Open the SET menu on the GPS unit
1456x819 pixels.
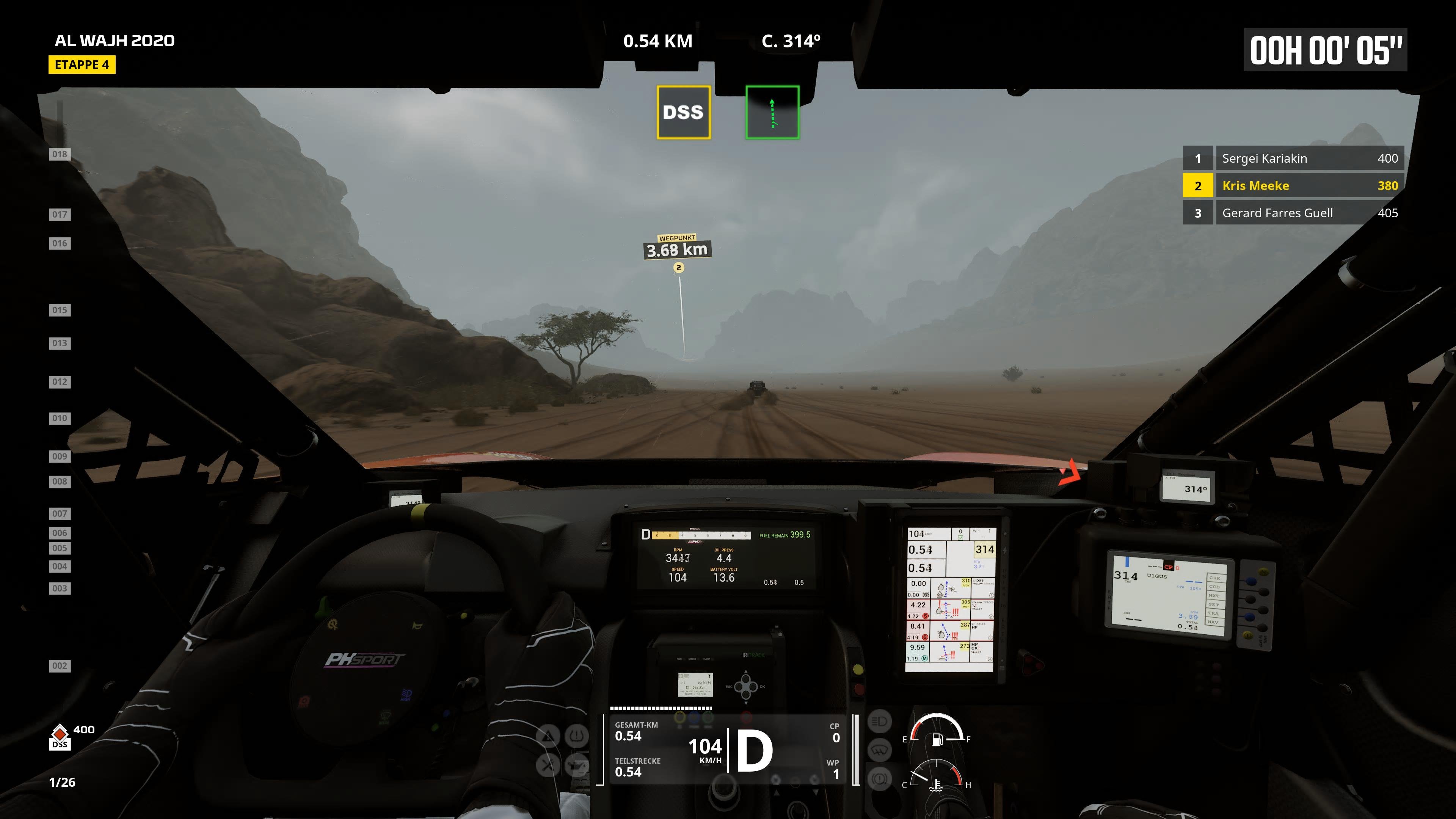[1213, 605]
